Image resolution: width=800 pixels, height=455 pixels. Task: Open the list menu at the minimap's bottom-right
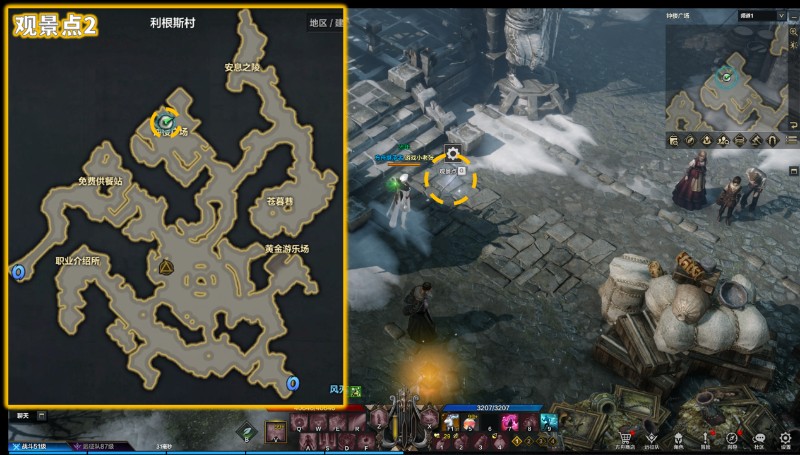pos(790,140)
